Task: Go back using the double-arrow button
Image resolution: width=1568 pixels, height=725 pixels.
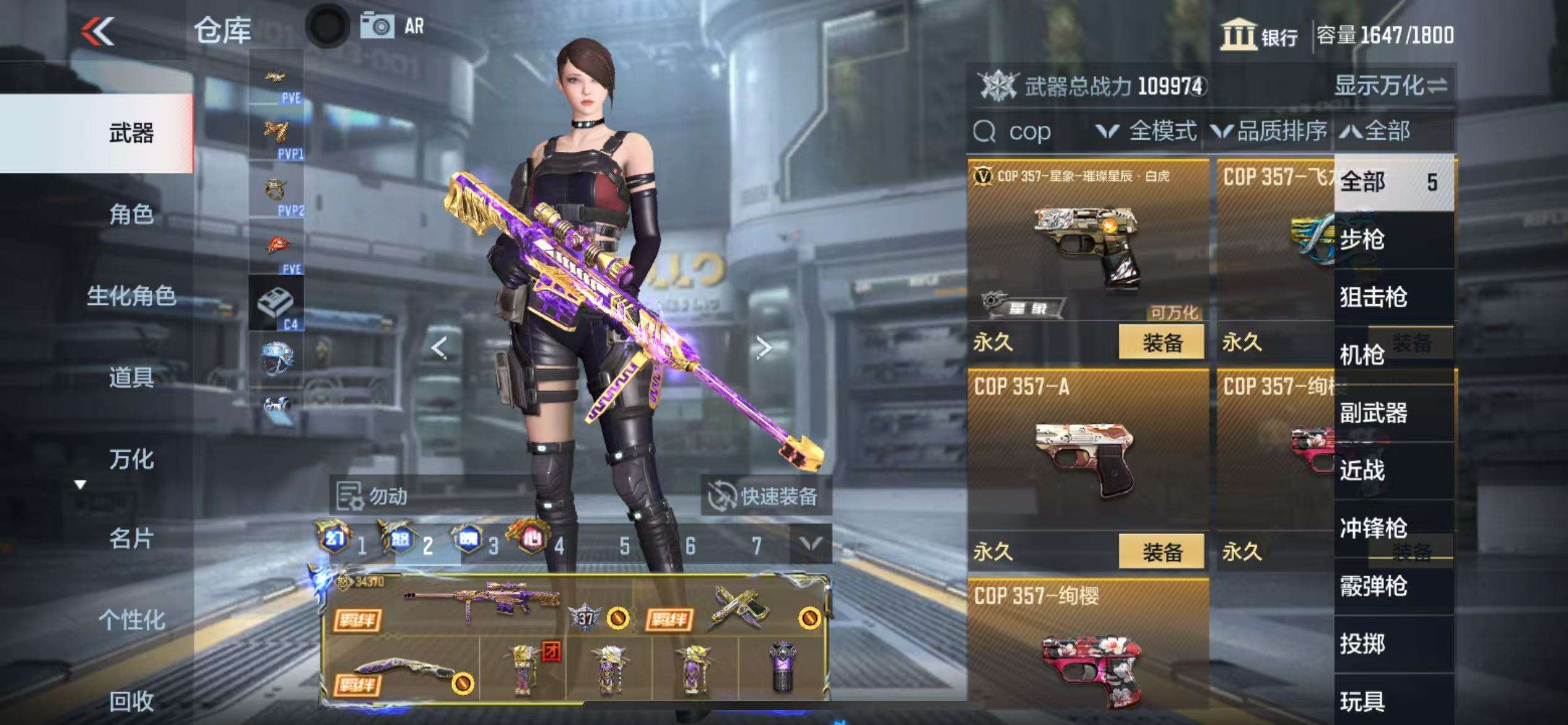Action: [x=98, y=31]
